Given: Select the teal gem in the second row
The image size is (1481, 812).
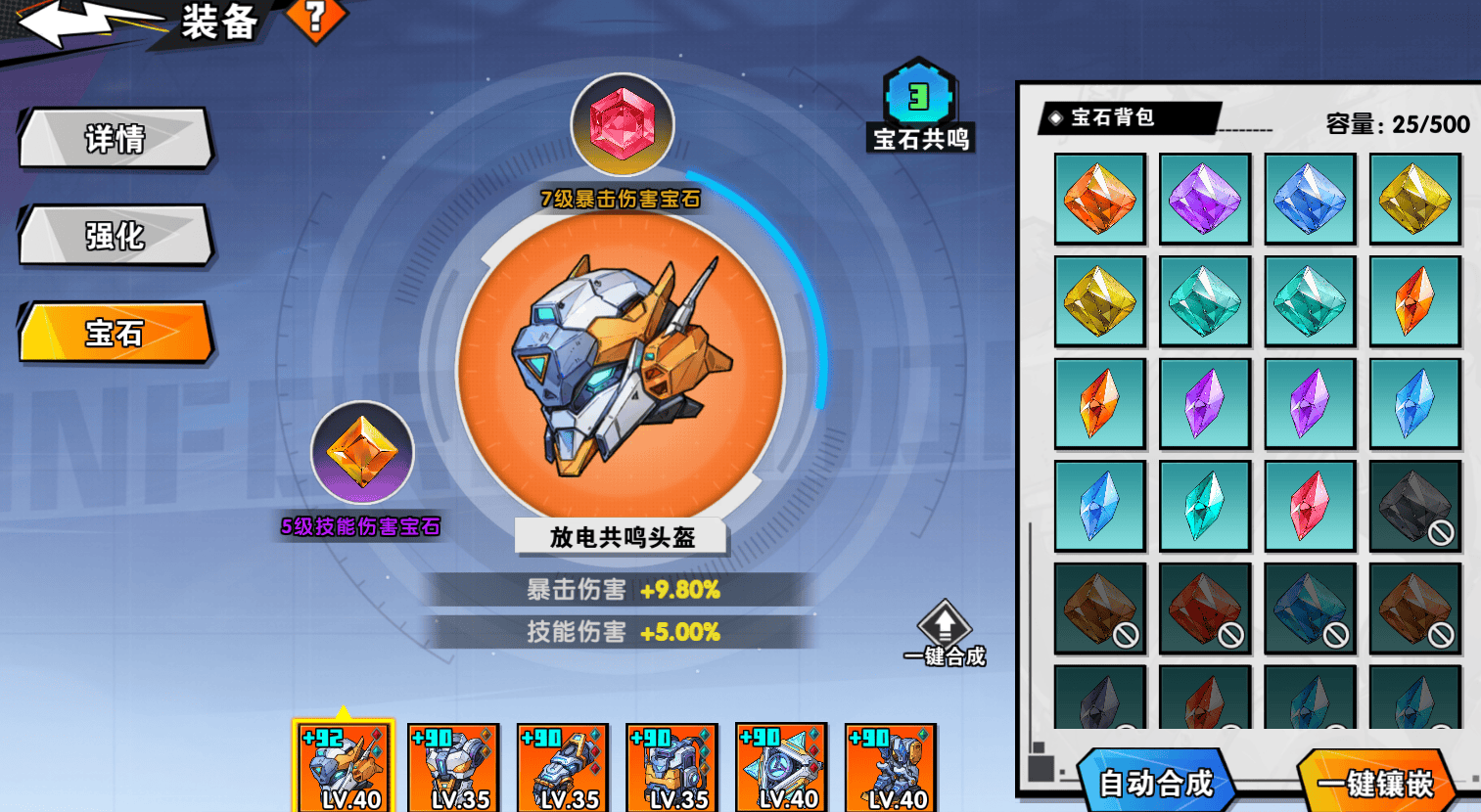Looking at the screenshot, I should click(1204, 300).
